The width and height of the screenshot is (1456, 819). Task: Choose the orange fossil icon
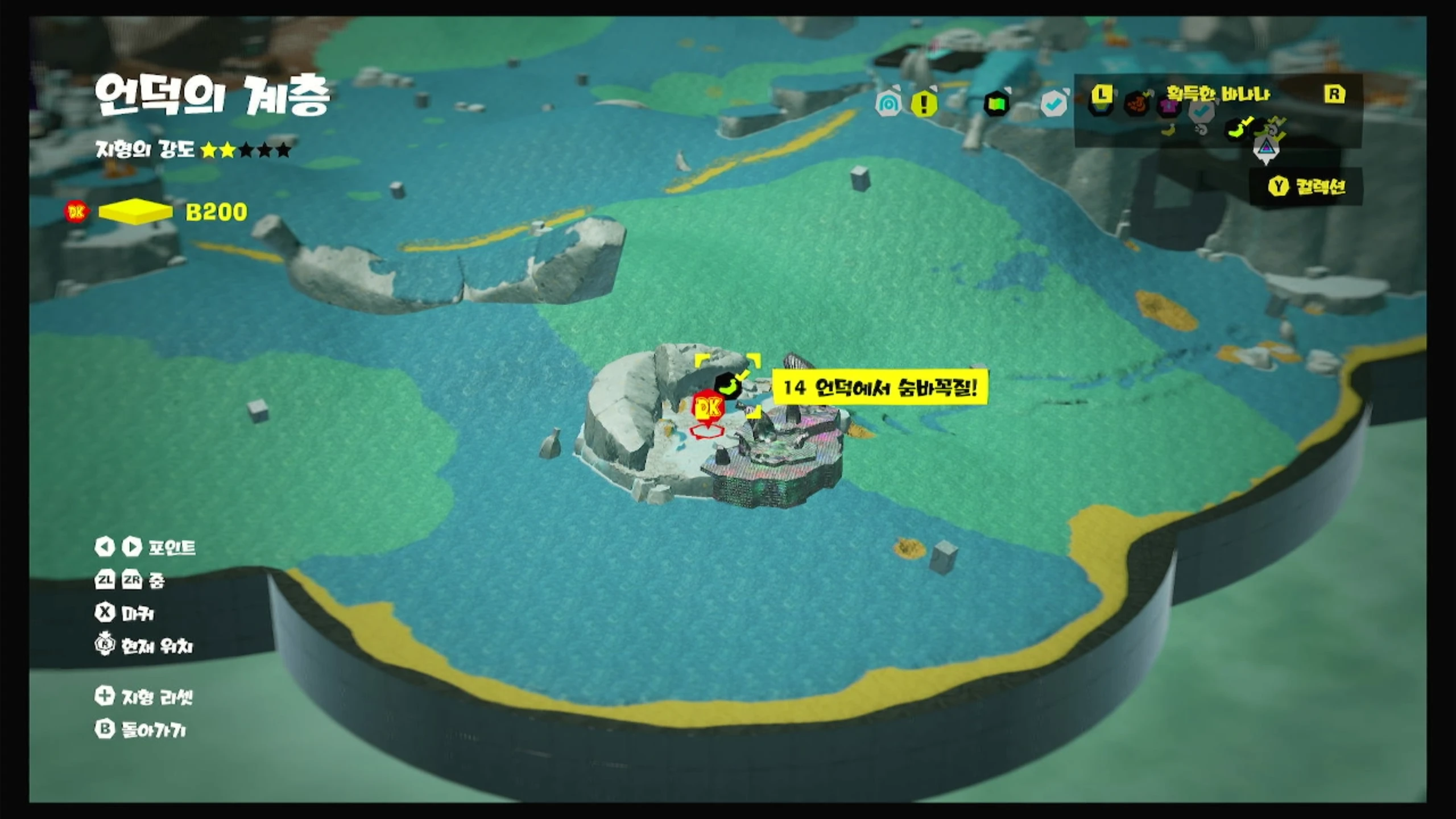[x=1136, y=105]
